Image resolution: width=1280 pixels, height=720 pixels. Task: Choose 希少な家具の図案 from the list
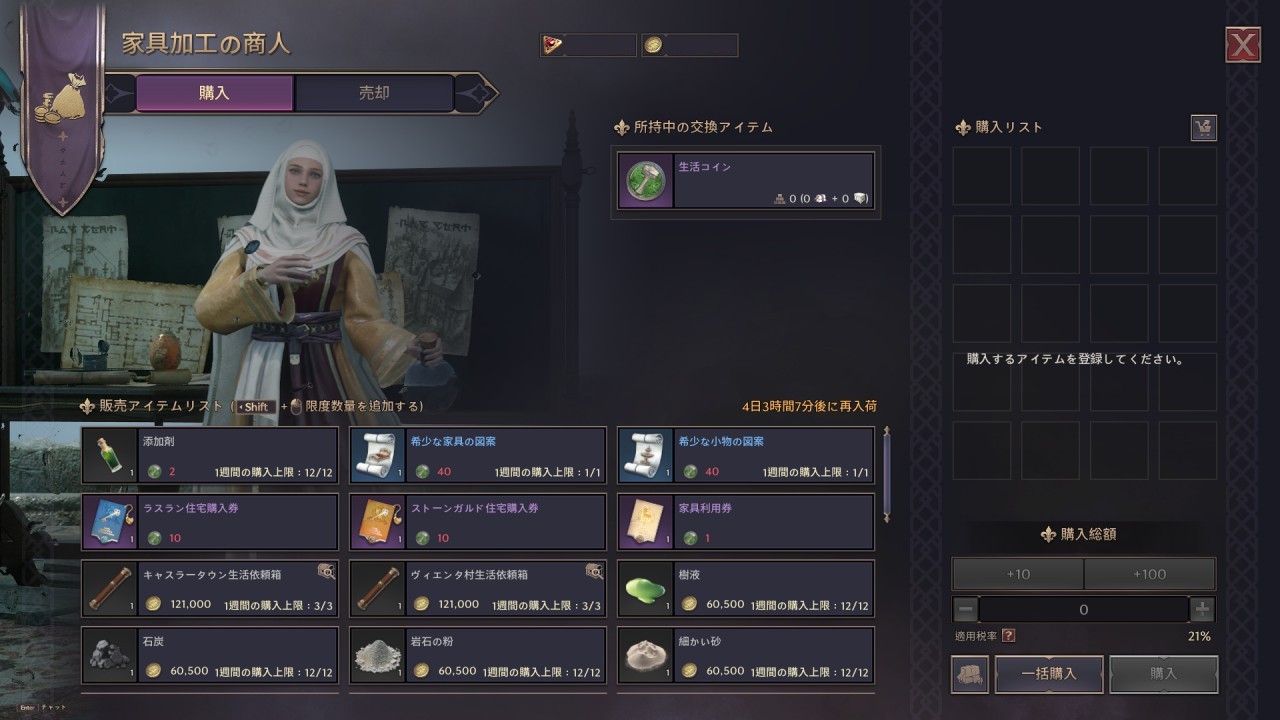tap(478, 456)
